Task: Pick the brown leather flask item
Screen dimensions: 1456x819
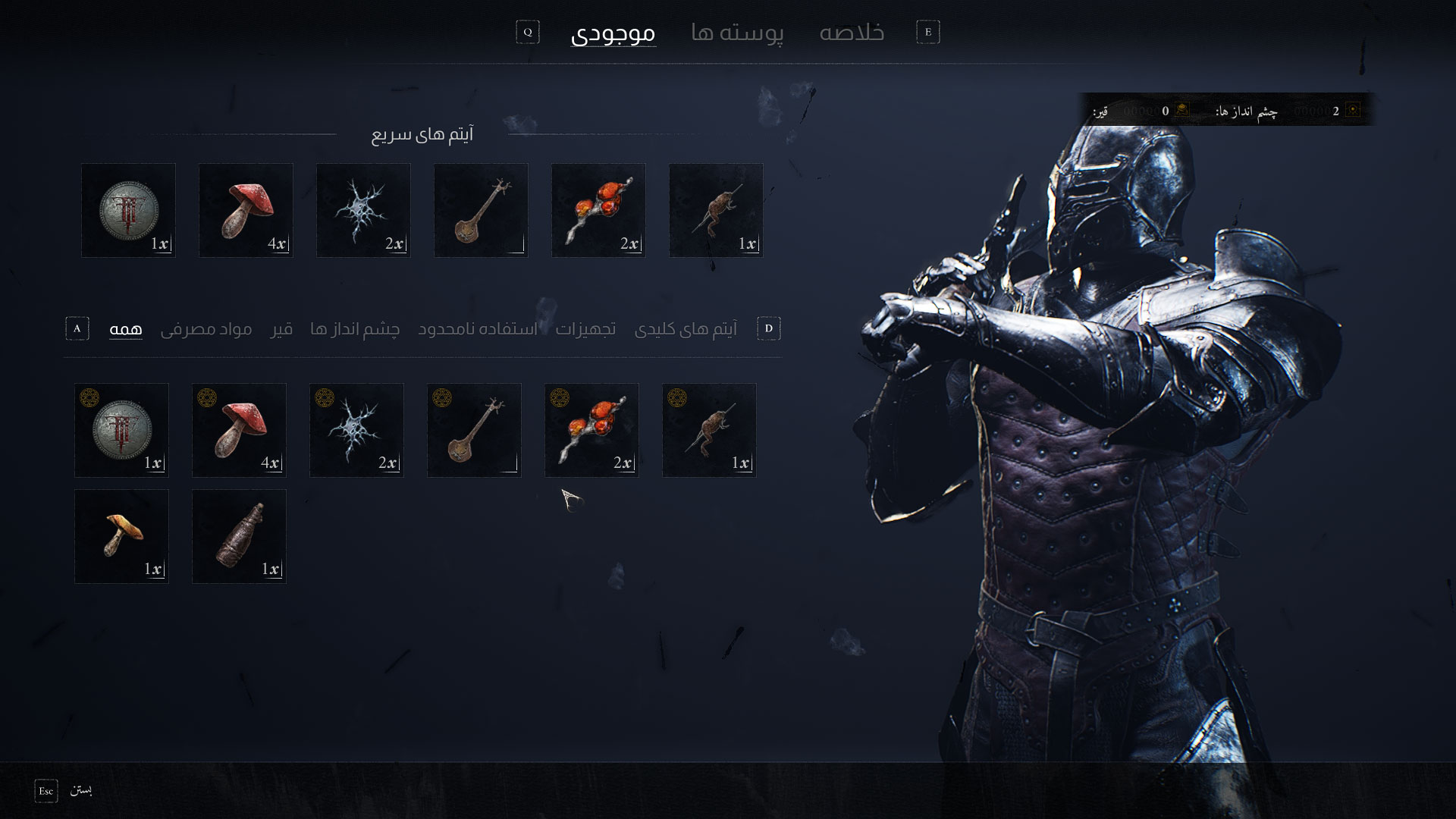Action: click(x=239, y=536)
